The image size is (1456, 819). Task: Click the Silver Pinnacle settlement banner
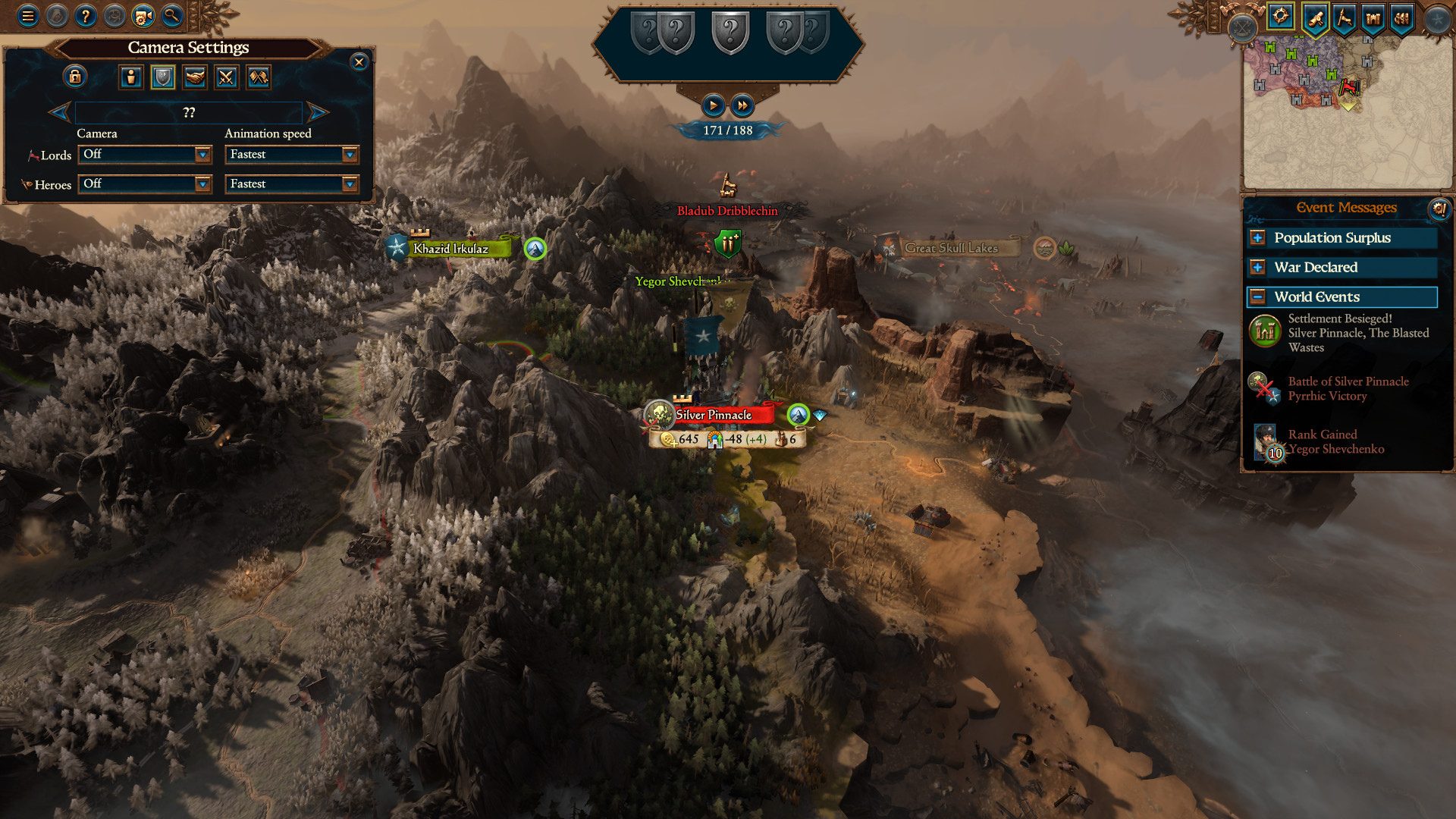point(713,416)
